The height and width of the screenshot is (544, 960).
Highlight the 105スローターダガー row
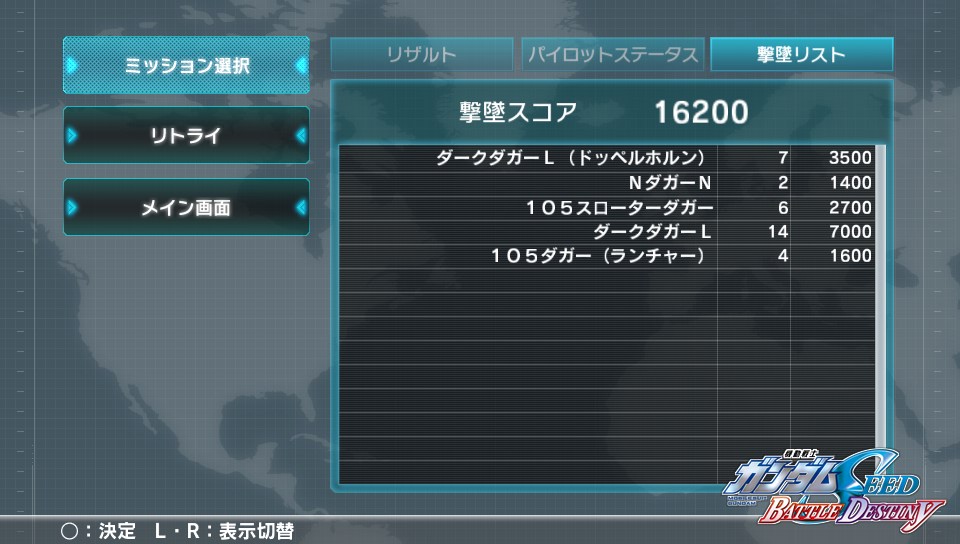click(607, 208)
